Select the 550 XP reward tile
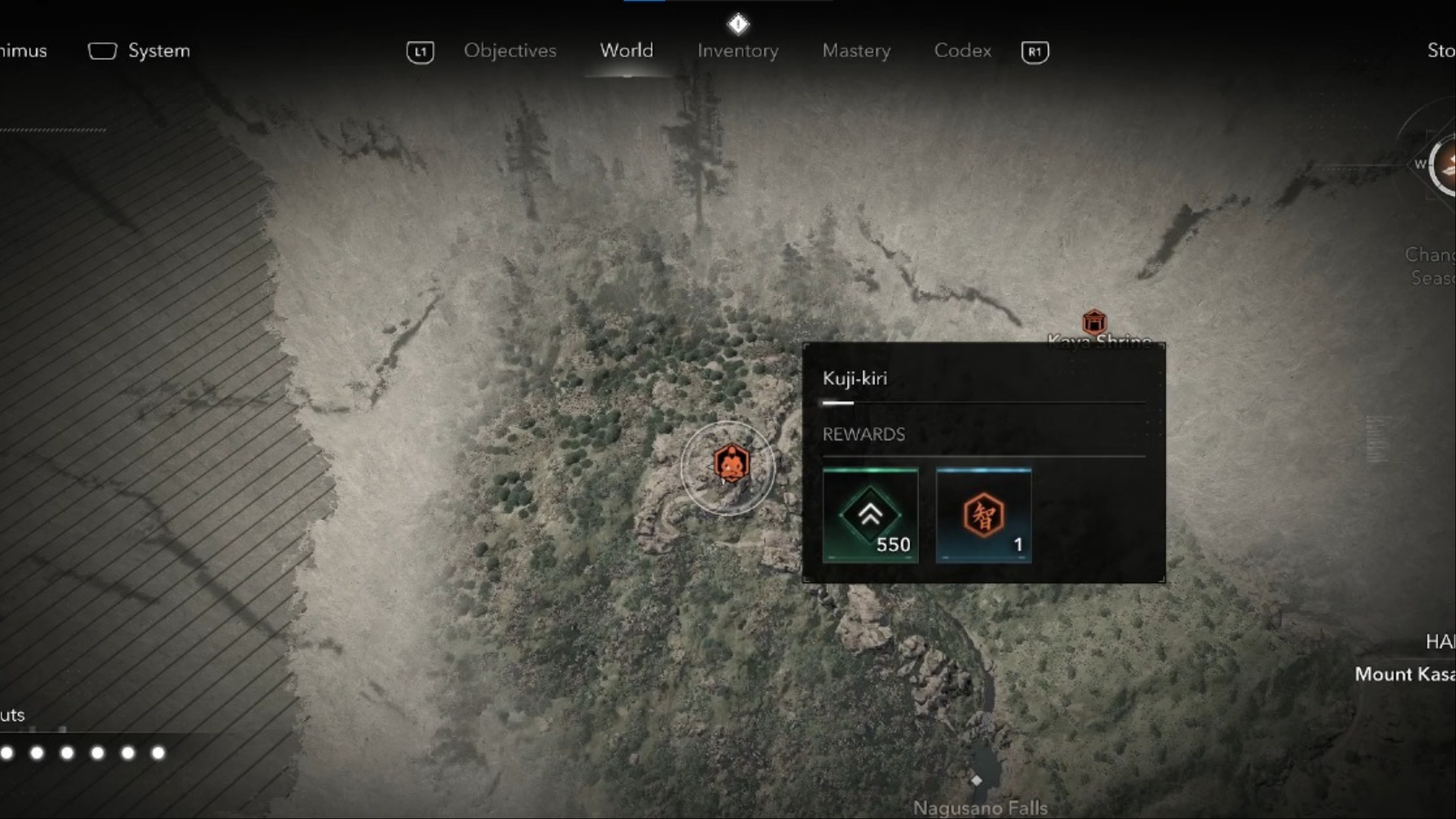Screen dimensions: 1456x819 (x=871, y=516)
